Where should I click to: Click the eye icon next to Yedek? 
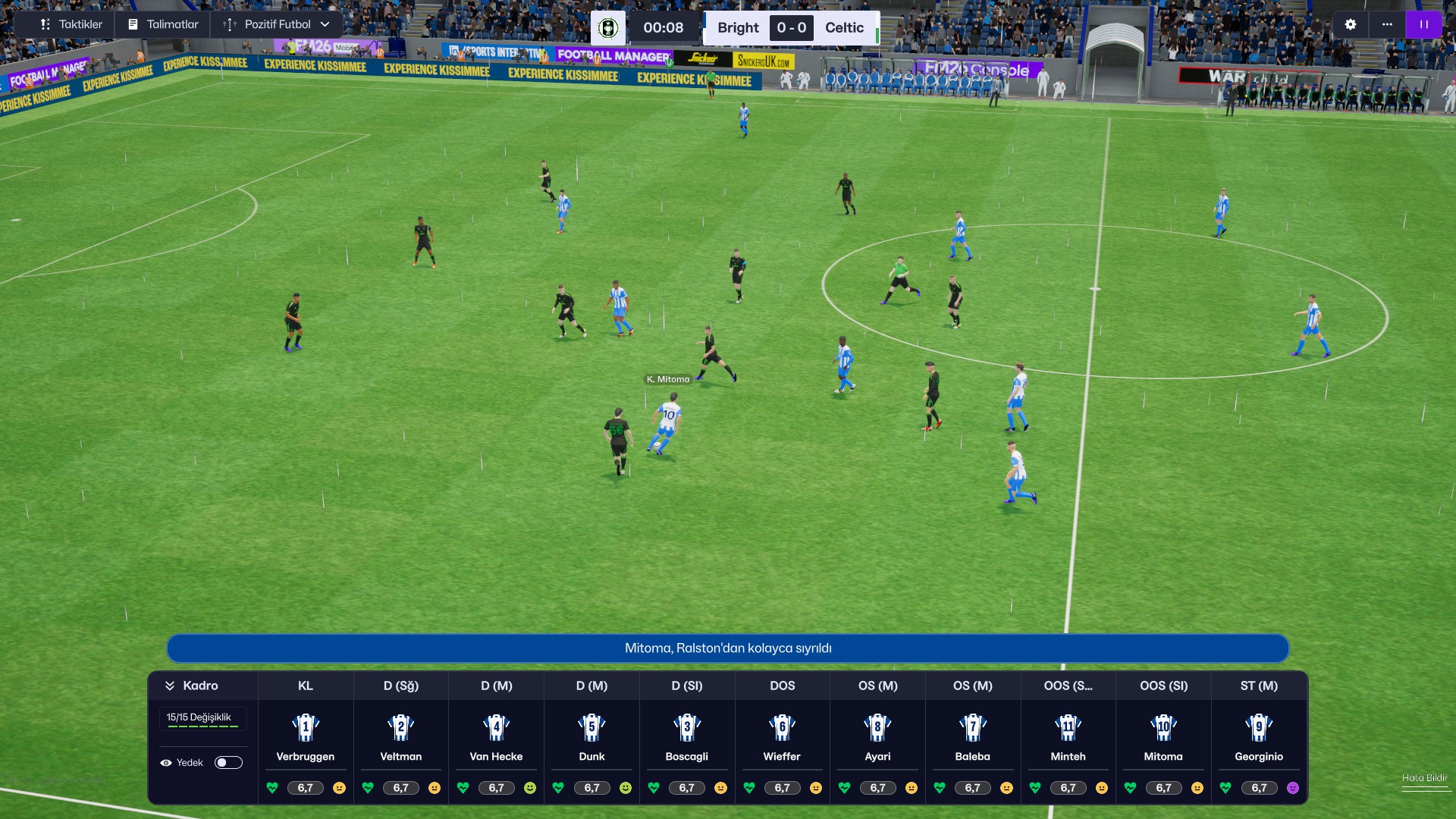166,762
